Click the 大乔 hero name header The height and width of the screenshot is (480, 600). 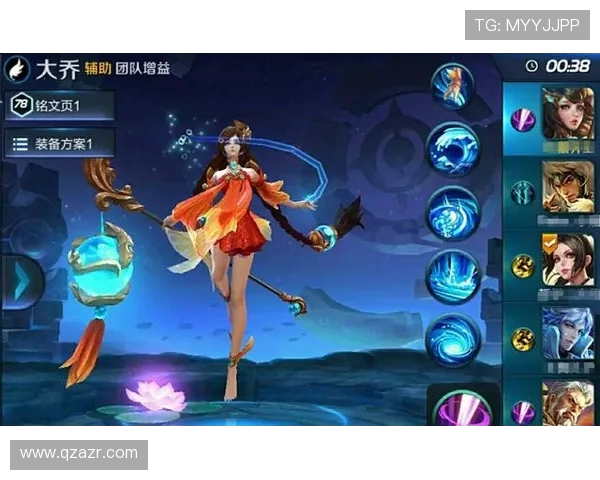(58, 69)
